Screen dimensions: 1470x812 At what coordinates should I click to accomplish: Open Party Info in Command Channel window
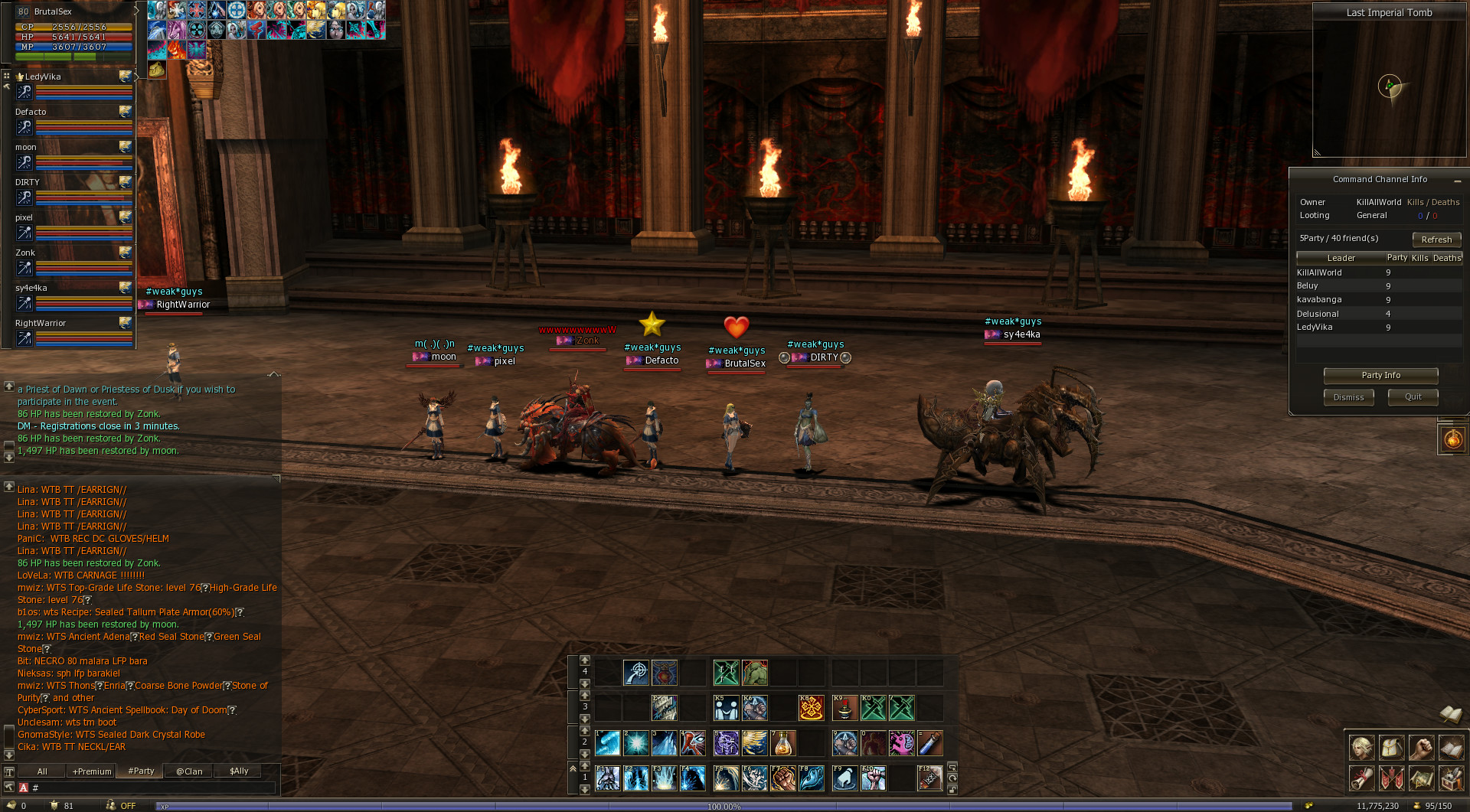click(x=1380, y=376)
